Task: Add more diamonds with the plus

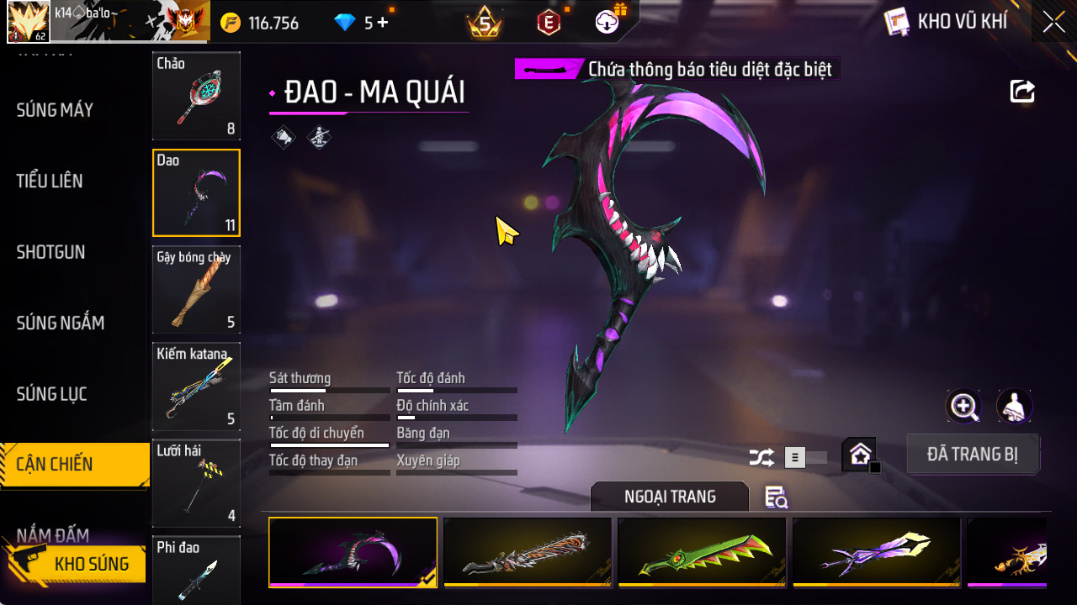Action: coord(383,23)
